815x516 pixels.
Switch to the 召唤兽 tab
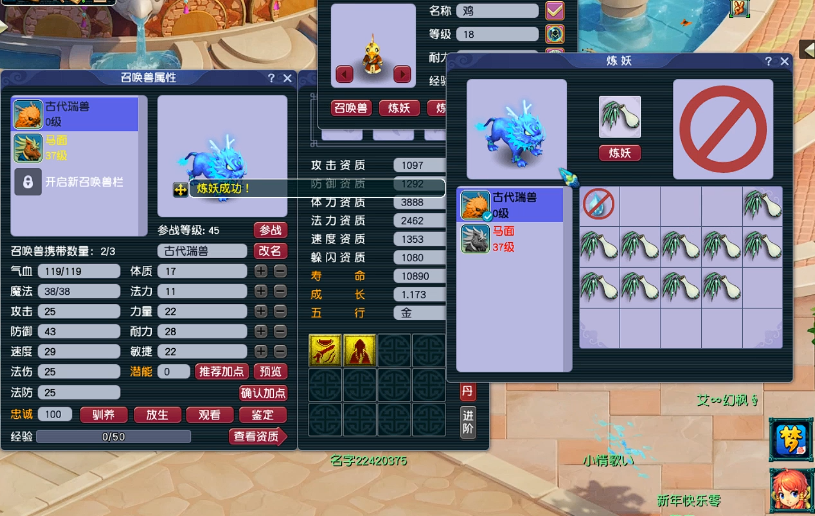[350, 108]
